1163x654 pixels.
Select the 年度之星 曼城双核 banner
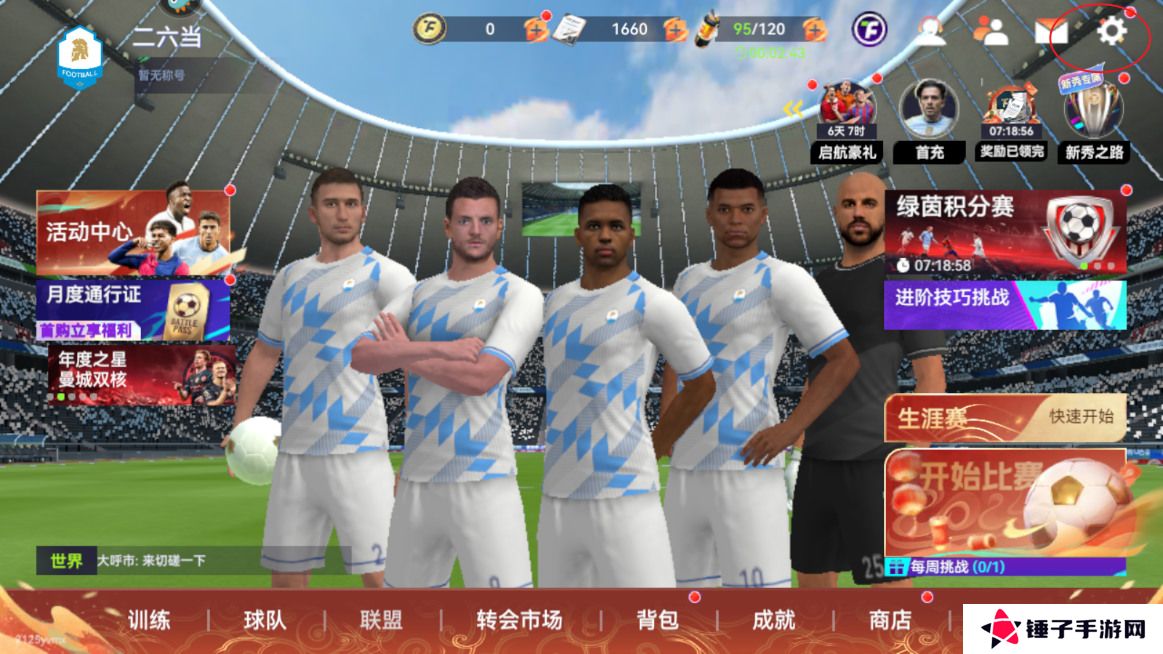140,374
